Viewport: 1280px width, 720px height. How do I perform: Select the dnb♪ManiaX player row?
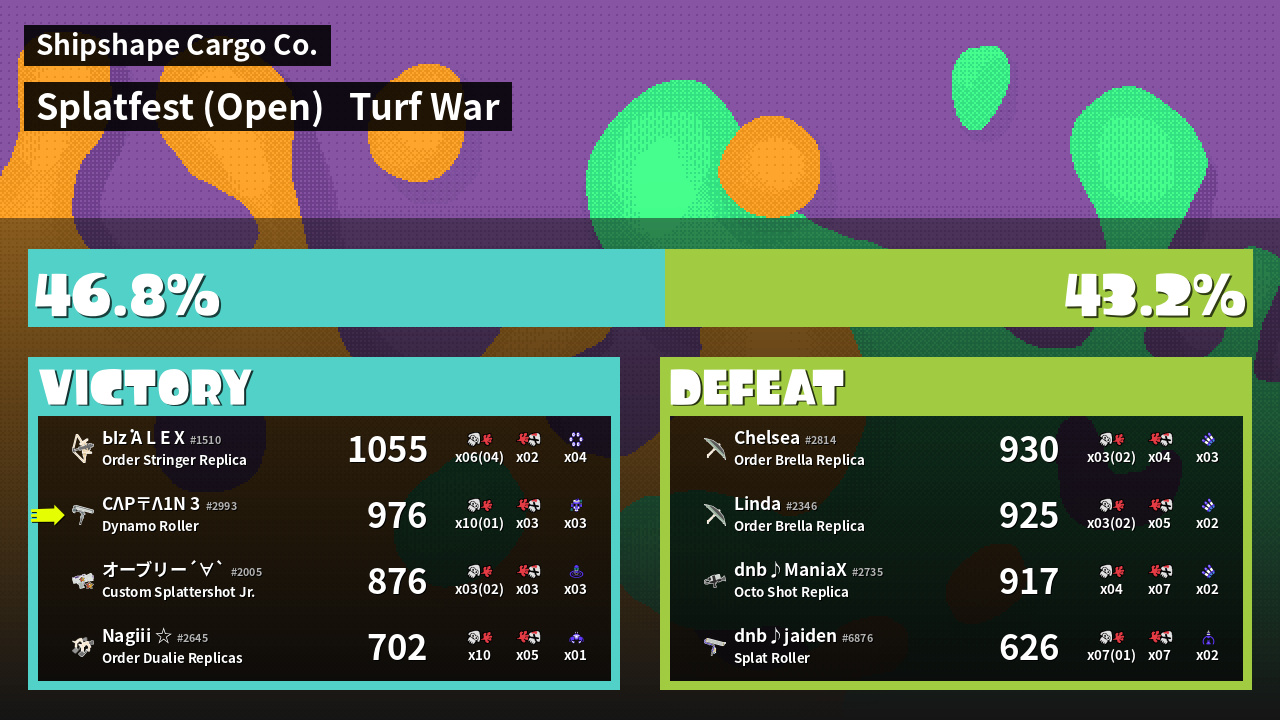956,581
